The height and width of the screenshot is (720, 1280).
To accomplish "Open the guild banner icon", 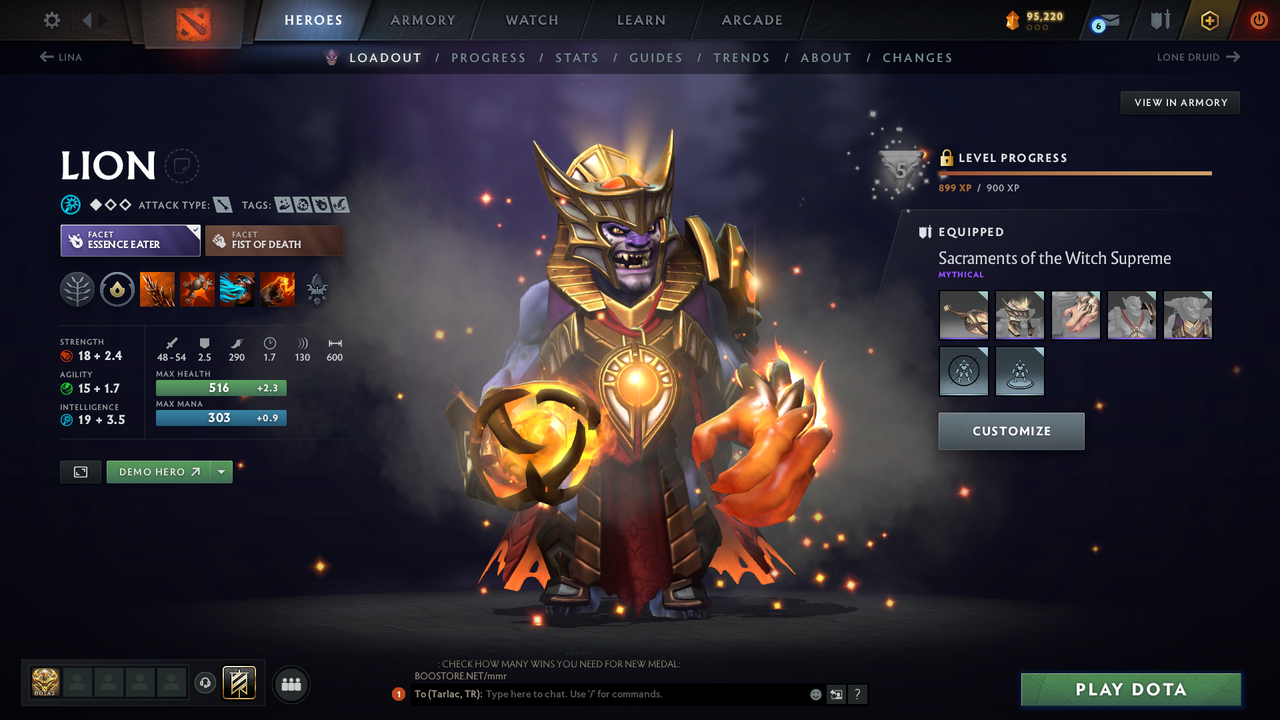I will coord(240,683).
